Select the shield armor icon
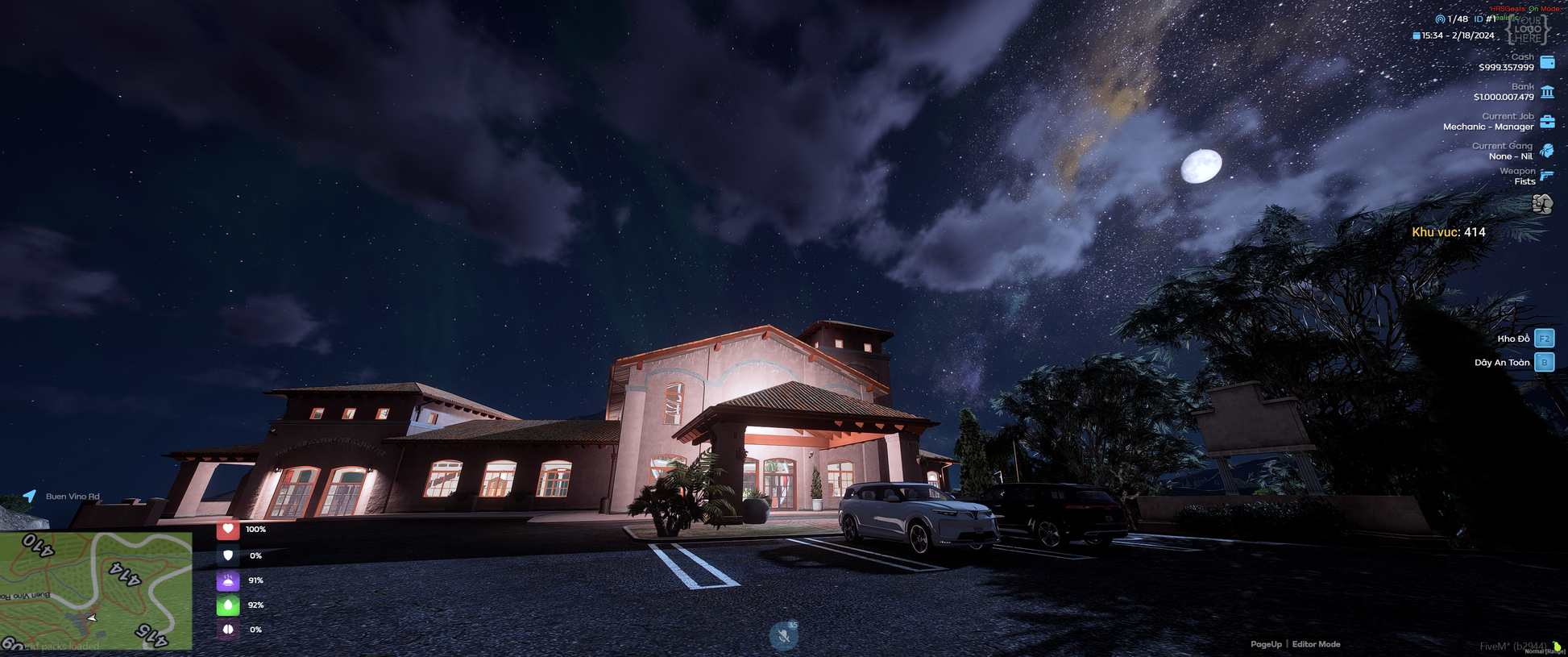1568x657 pixels. click(x=228, y=555)
